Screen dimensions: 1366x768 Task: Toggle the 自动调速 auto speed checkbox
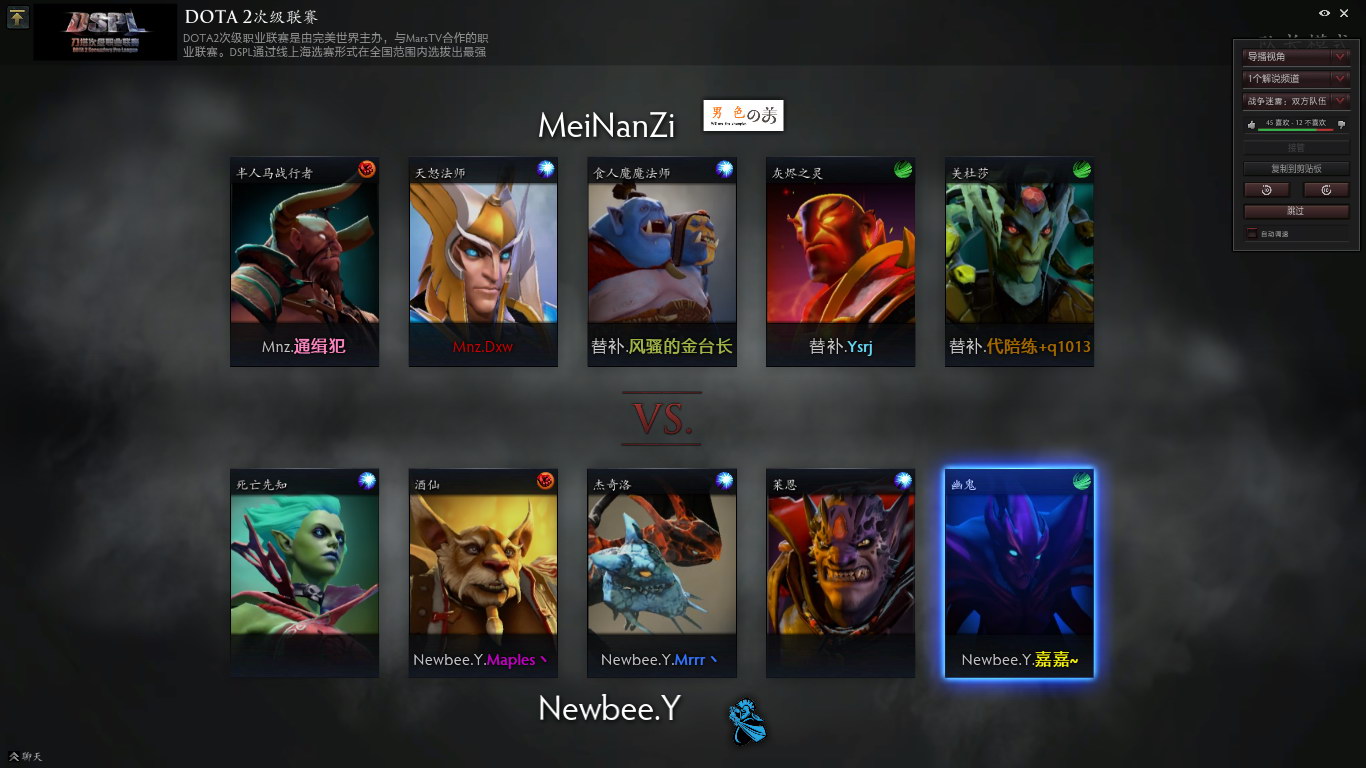click(x=1252, y=234)
